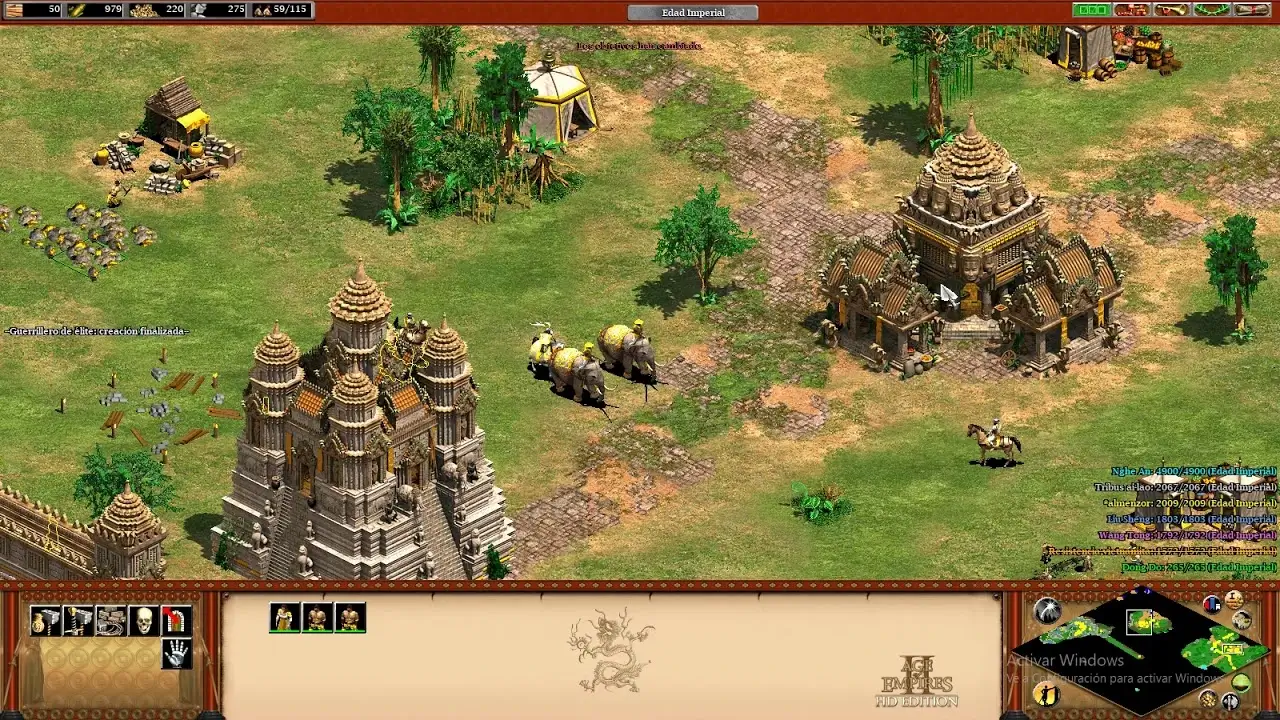Toggle combat view mode on the minimap
Viewport: 1280px width, 720px height.
point(1230,701)
